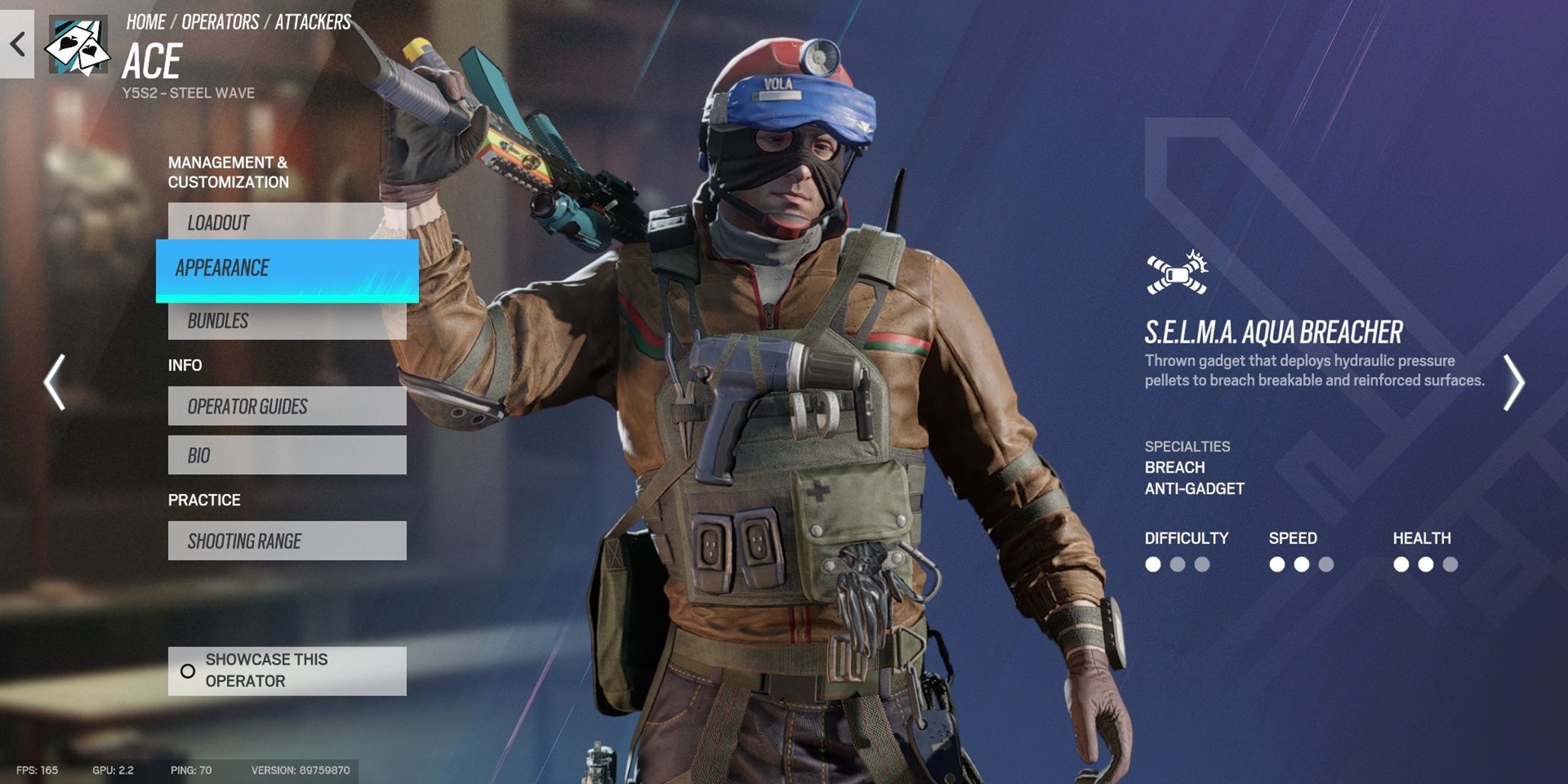
Task: Click the Home breadcrumb link
Action: (x=146, y=22)
